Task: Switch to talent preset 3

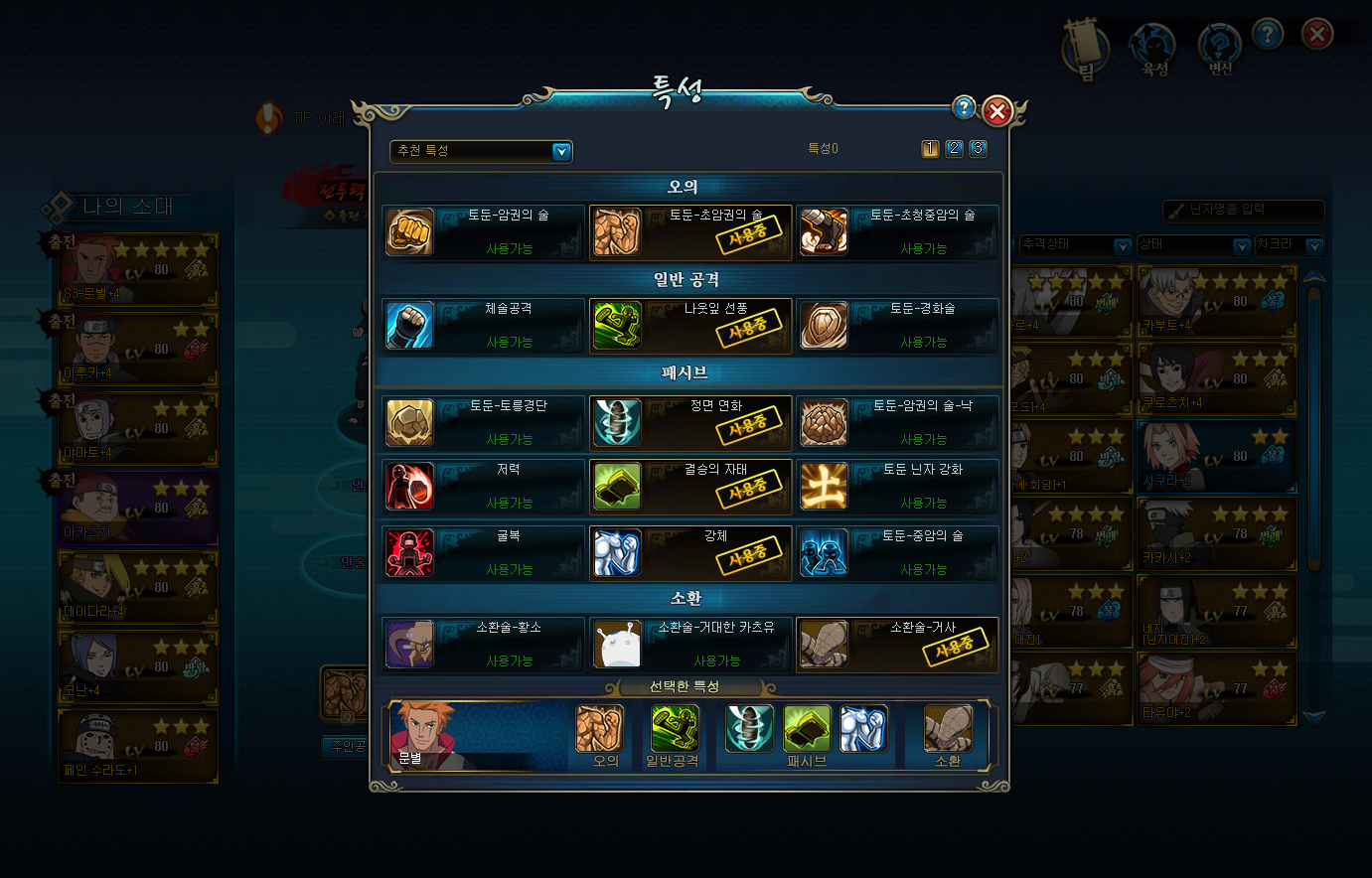Action: click(x=978, y=148)
